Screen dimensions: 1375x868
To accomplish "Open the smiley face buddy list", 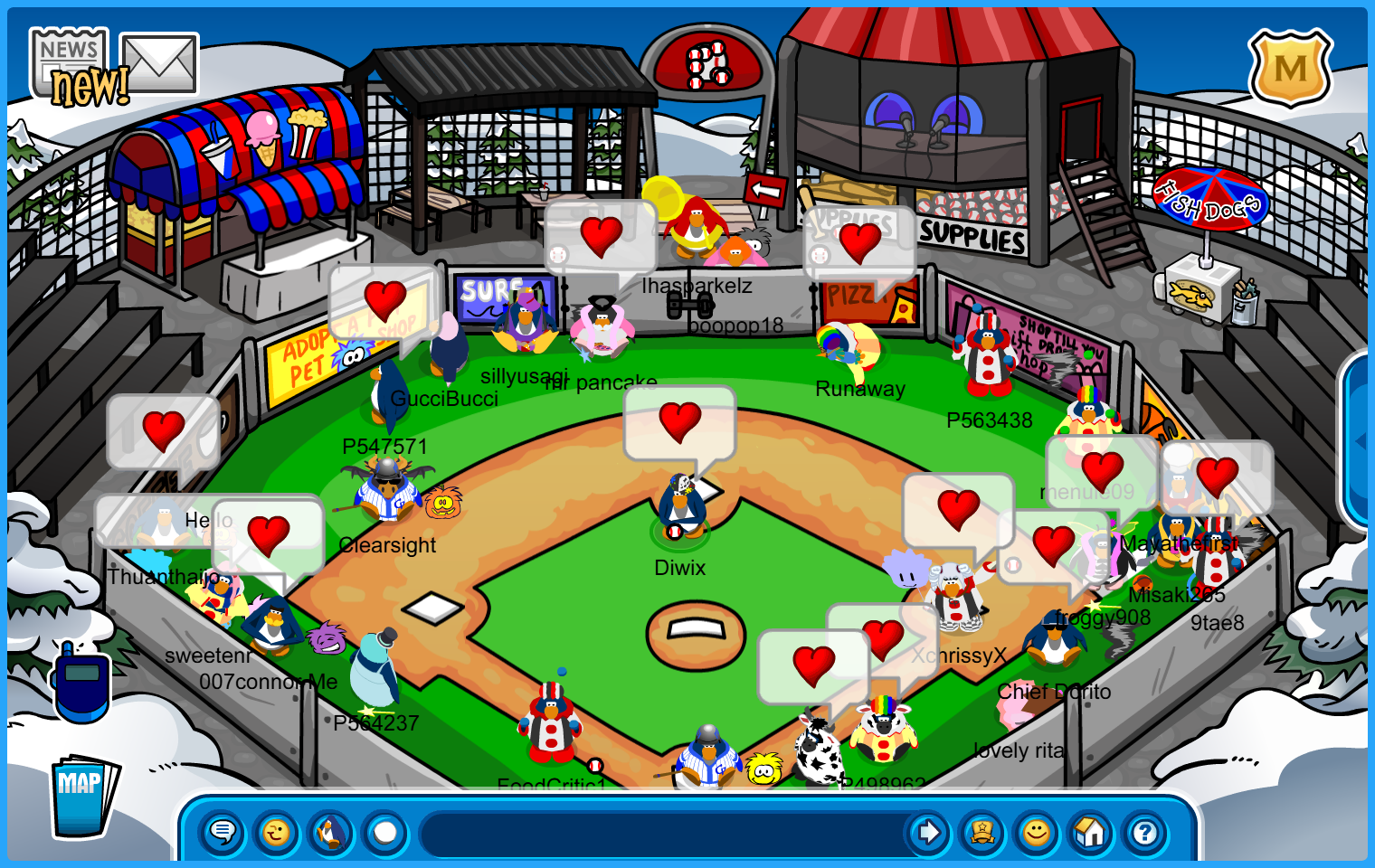I will 1037,832.
